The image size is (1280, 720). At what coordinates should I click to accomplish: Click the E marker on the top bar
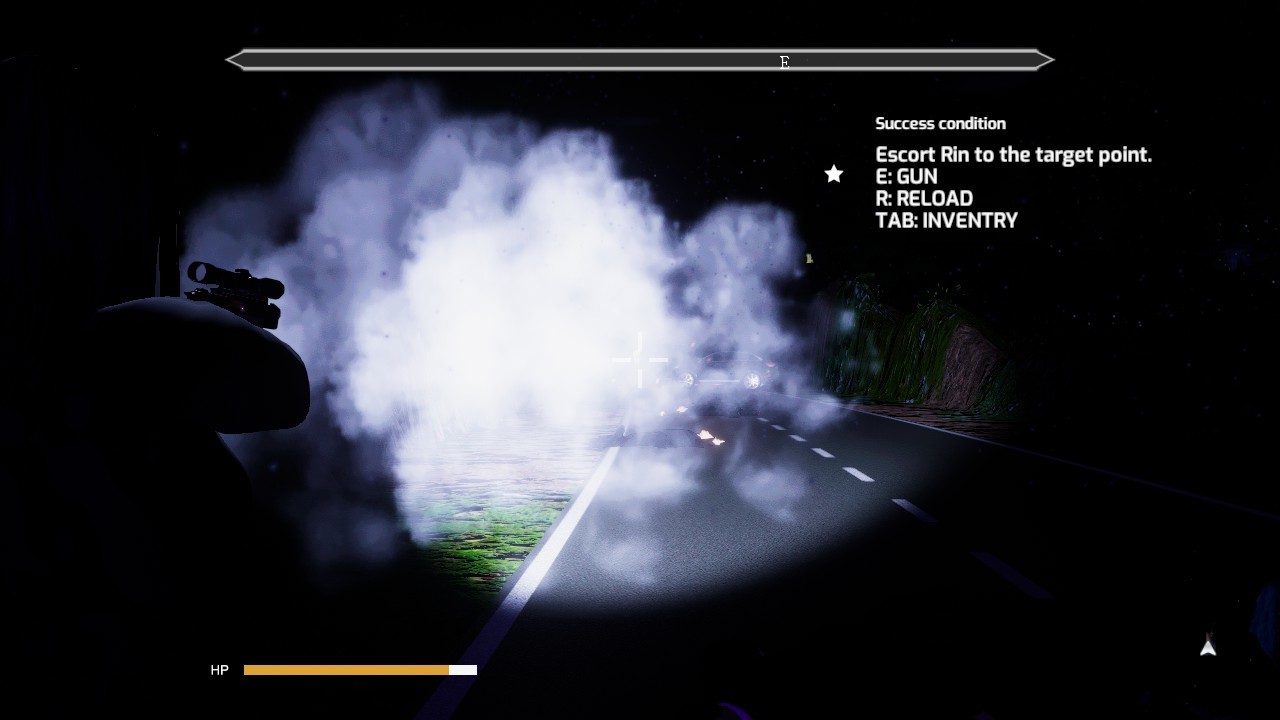[784, 61]
